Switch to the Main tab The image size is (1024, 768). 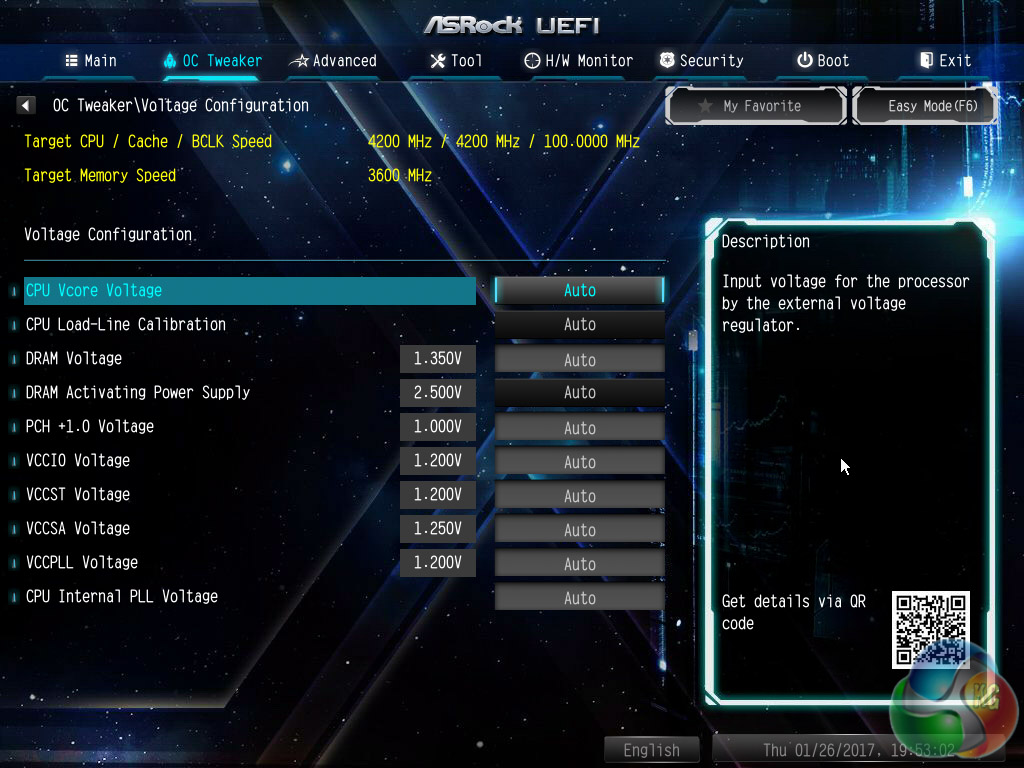tap(91, 61)
